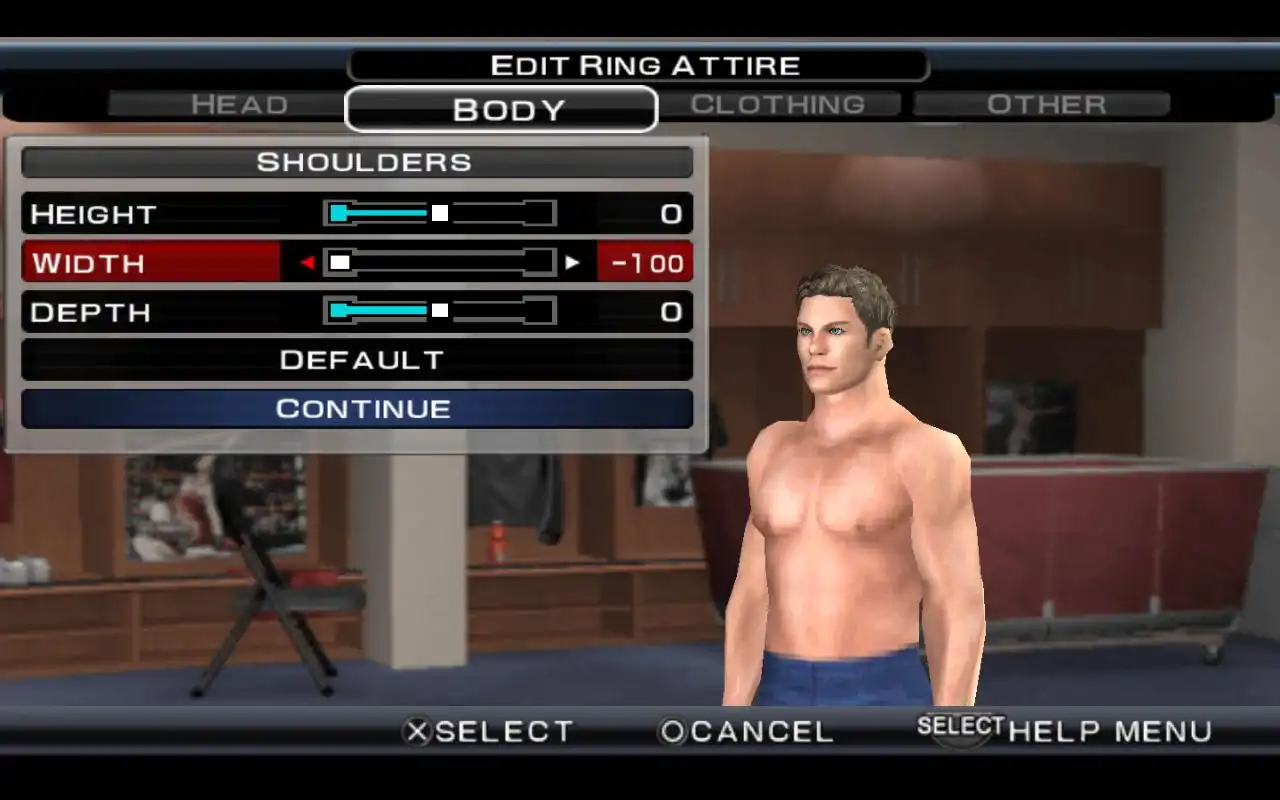Select the Depth row
This screenshot has height=800, width=1280.
point(90,312)
